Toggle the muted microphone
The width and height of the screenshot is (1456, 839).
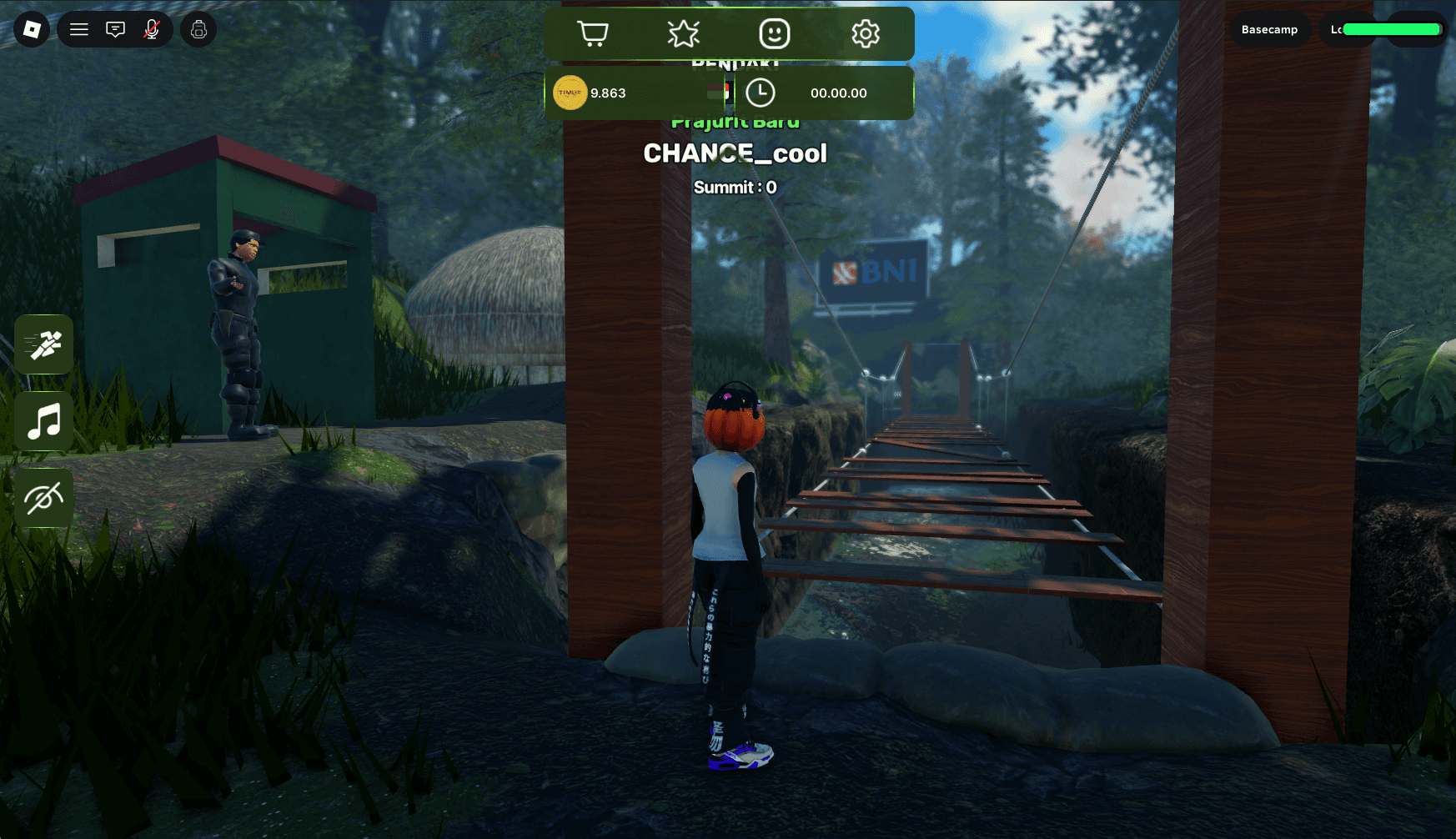coord(151,30)
